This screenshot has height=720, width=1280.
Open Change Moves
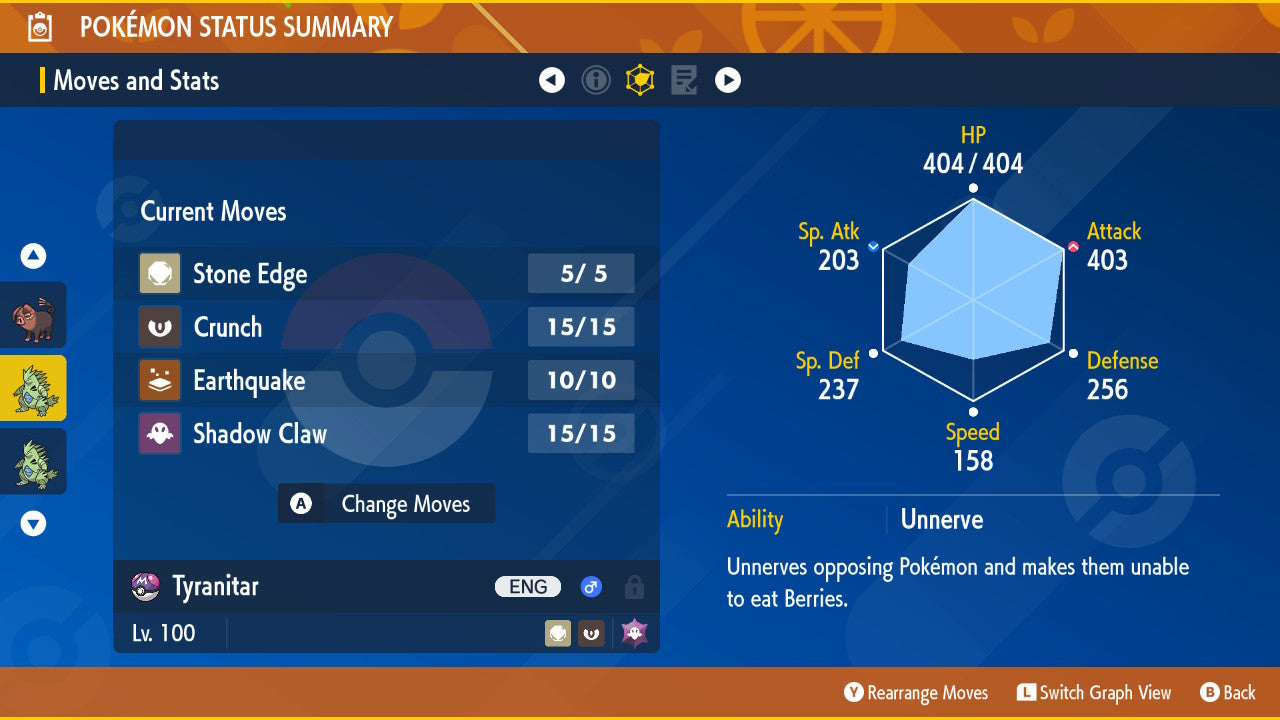386,504
